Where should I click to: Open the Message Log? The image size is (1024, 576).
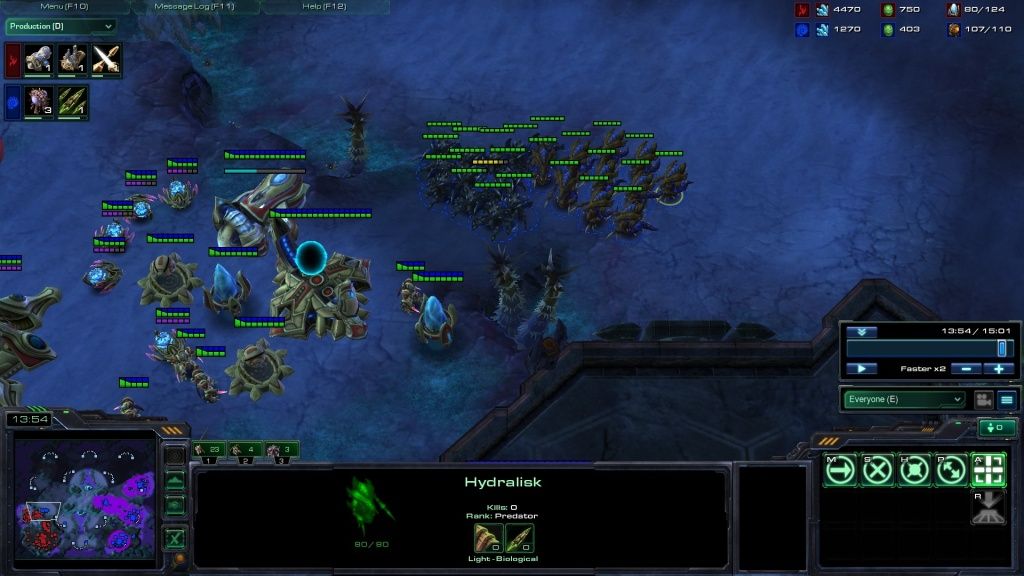194,6
